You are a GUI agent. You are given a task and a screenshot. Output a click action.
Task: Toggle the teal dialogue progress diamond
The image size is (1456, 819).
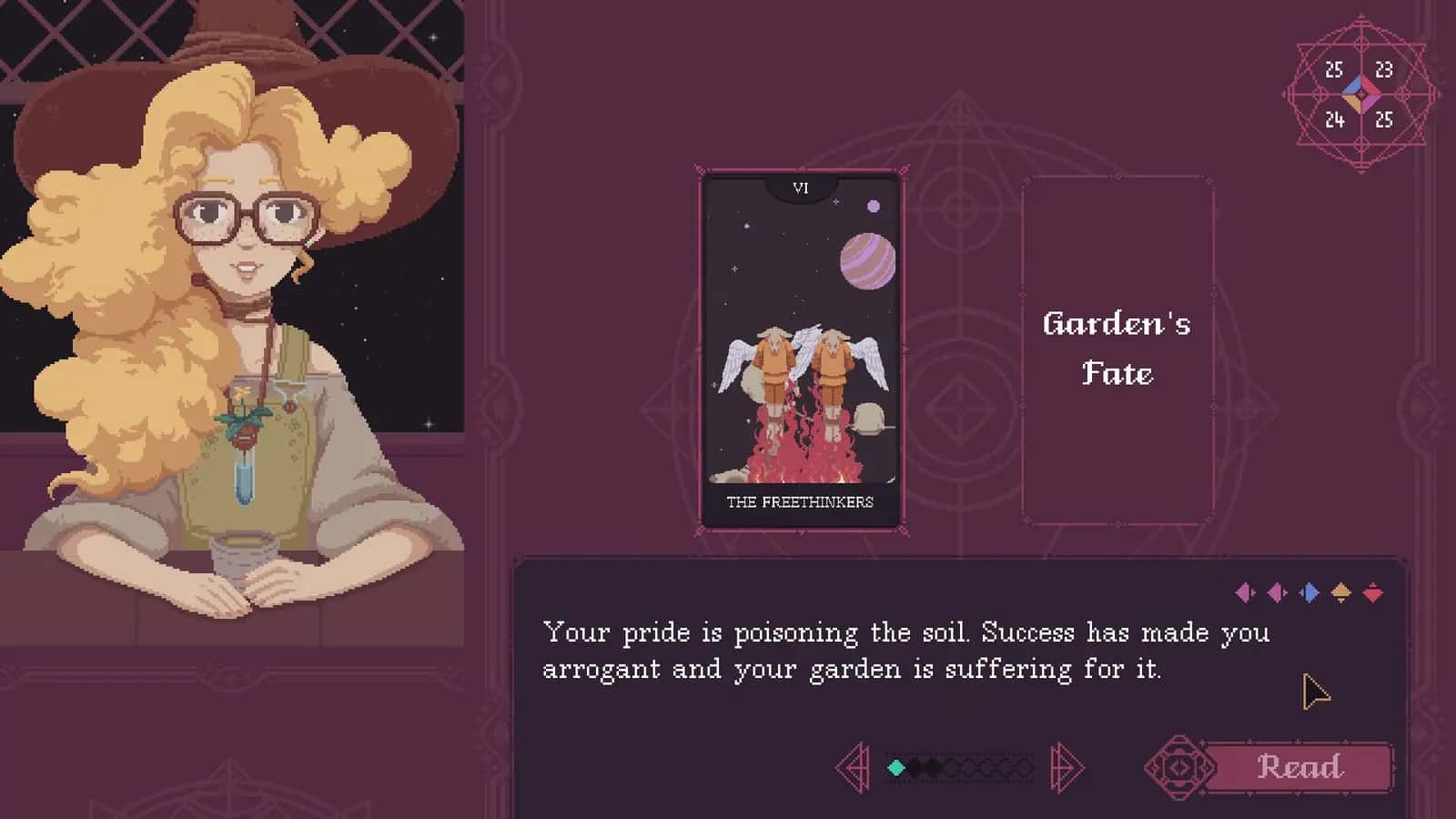click(x=895, y=767)
